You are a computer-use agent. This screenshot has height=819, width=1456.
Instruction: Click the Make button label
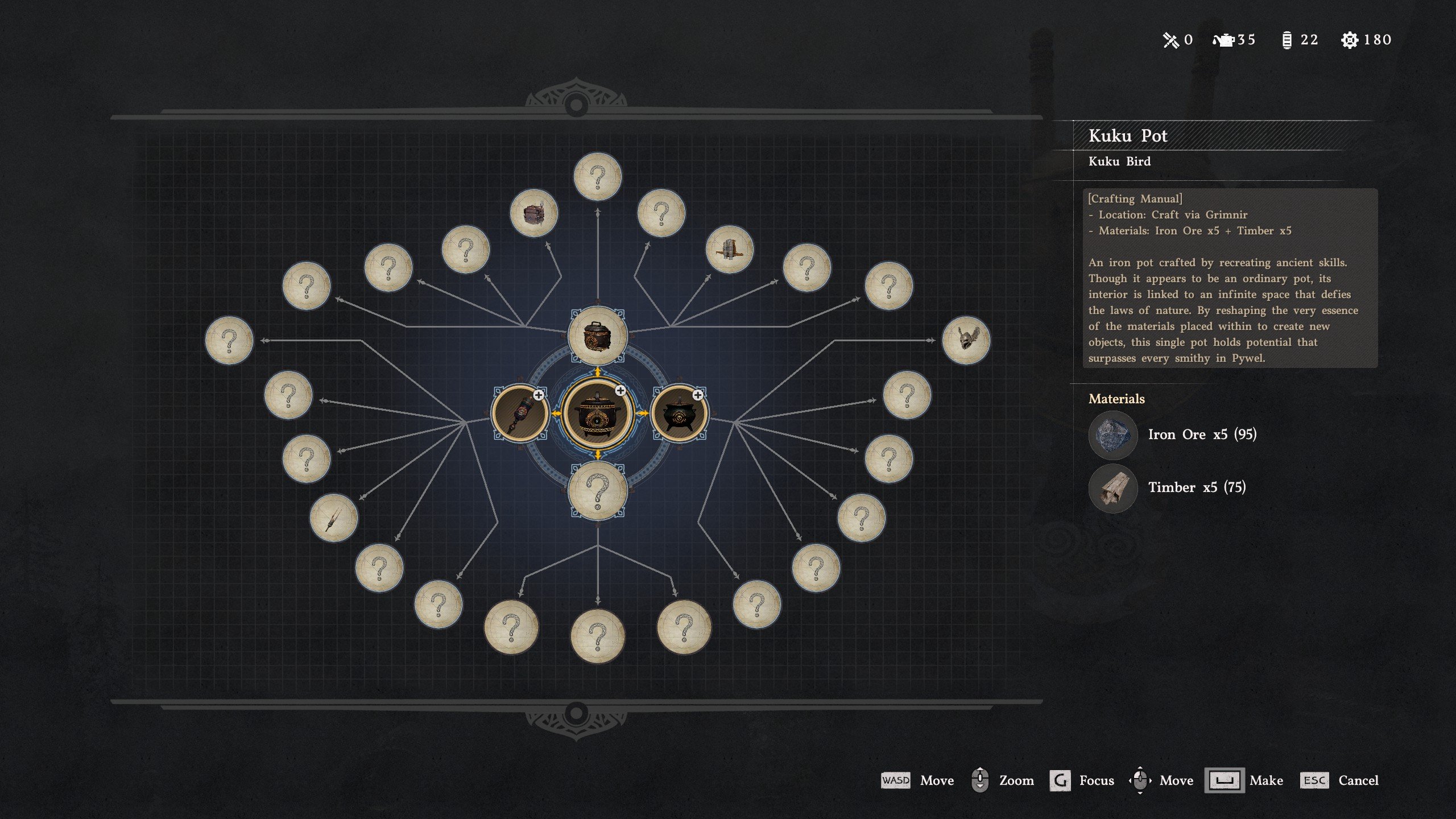pyautogui.click(x=1266, y=780)
